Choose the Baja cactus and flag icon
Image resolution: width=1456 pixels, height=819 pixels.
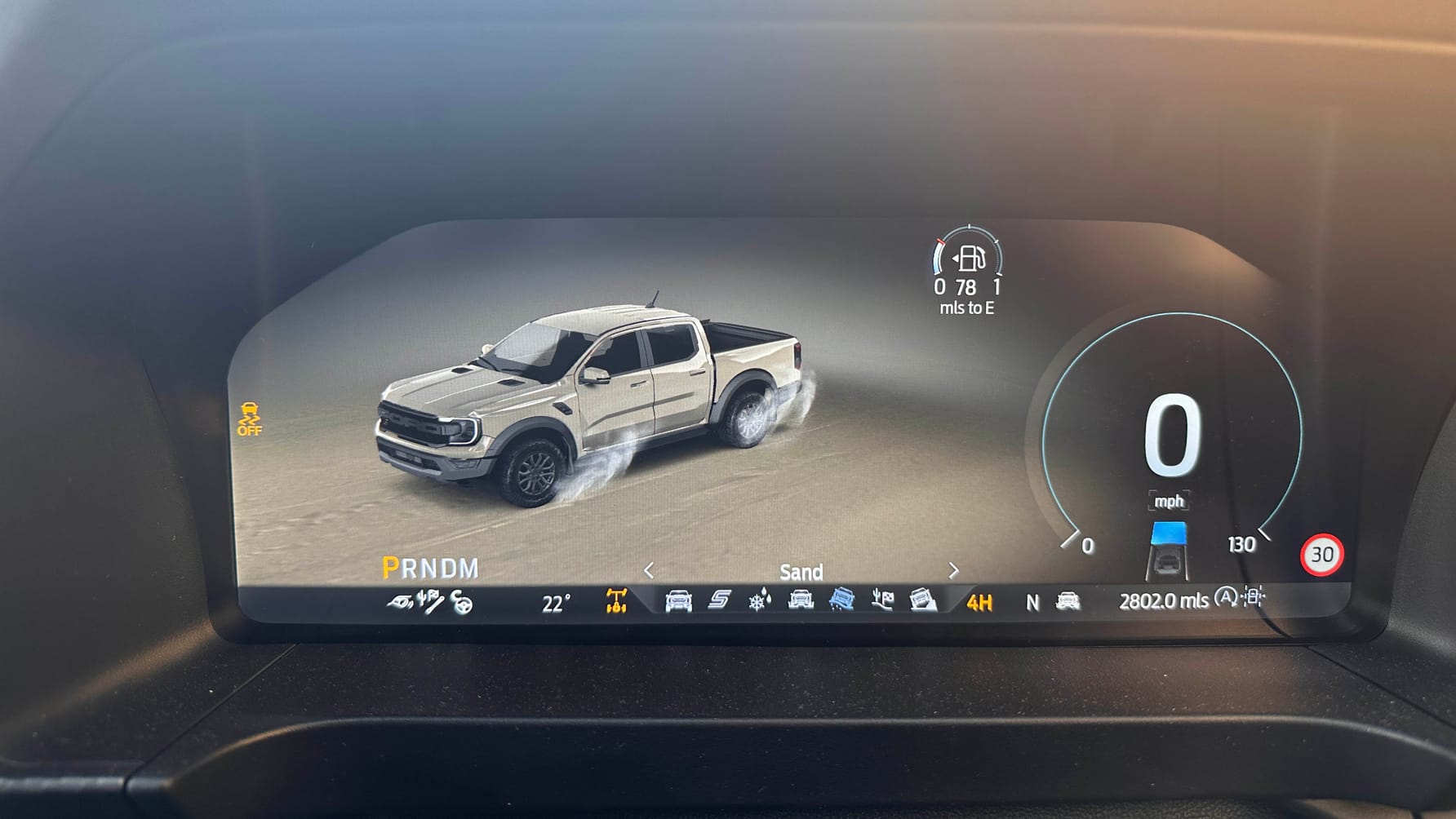pos(882,601)
